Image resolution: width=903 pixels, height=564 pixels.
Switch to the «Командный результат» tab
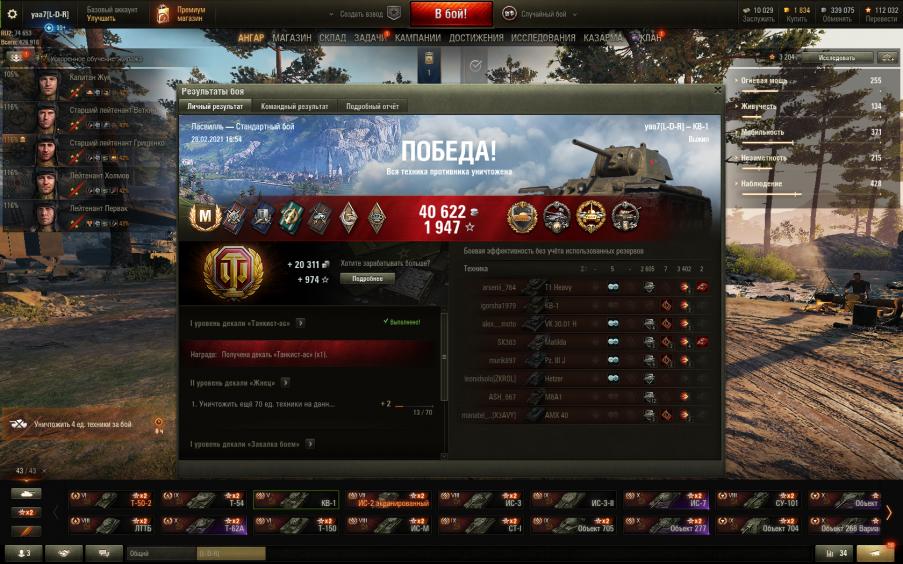294,106
